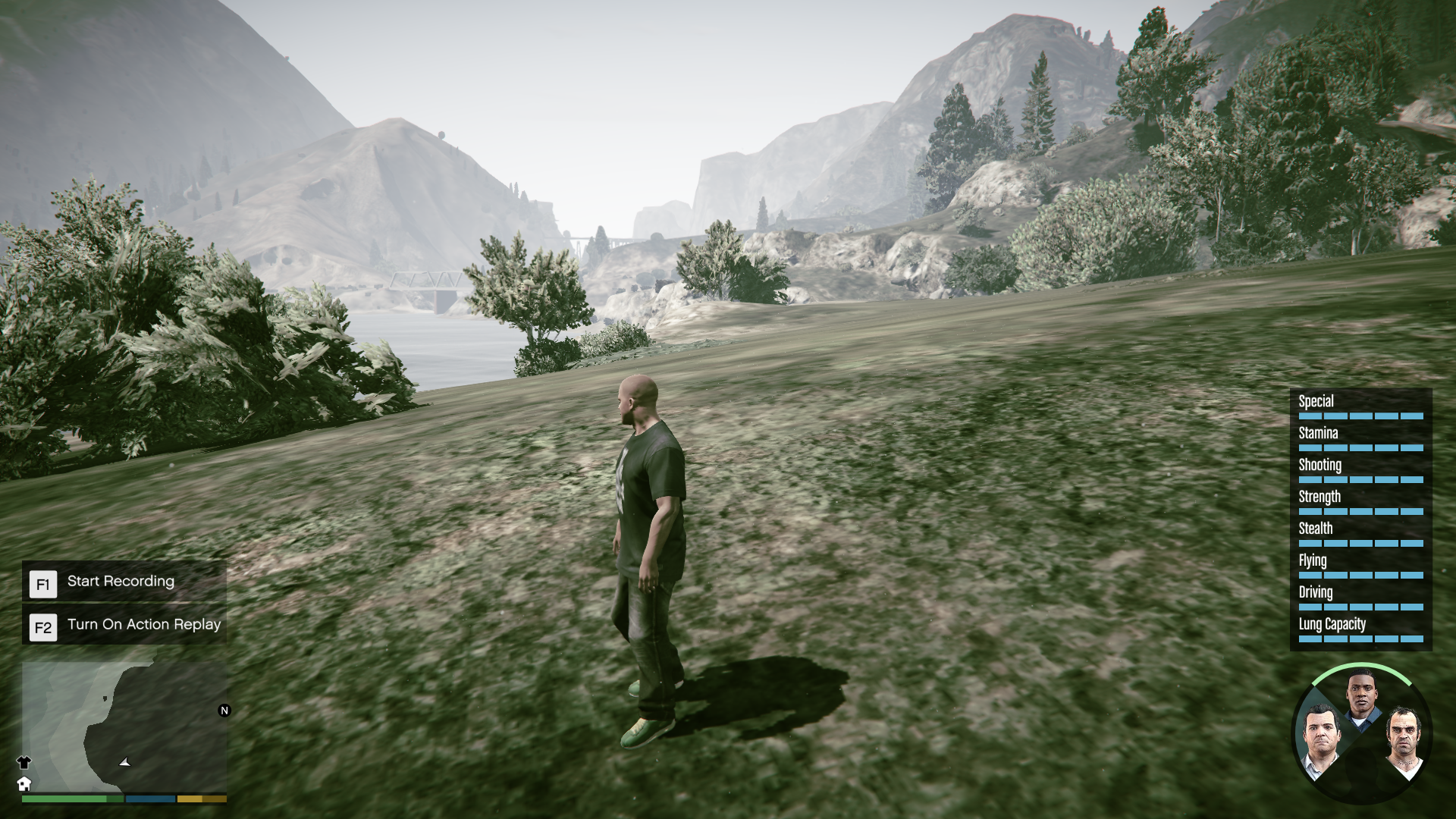Select the Lung Capacity stat label

[x=1331, y=625]
